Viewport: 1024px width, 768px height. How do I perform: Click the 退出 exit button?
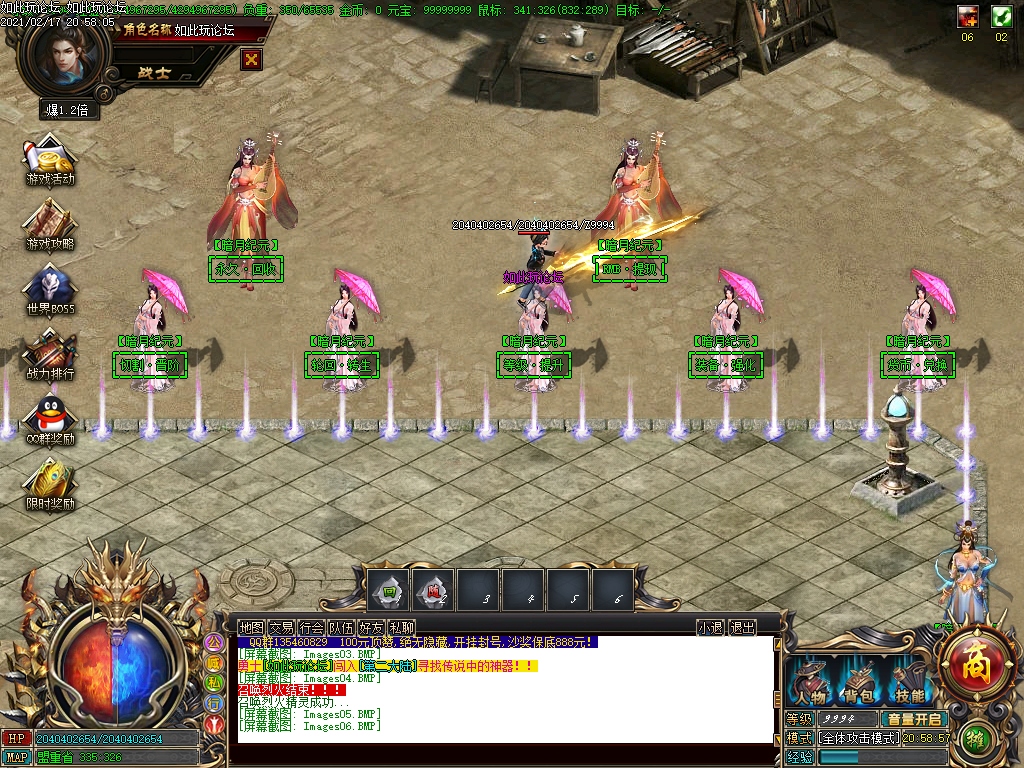pos(742,627)
